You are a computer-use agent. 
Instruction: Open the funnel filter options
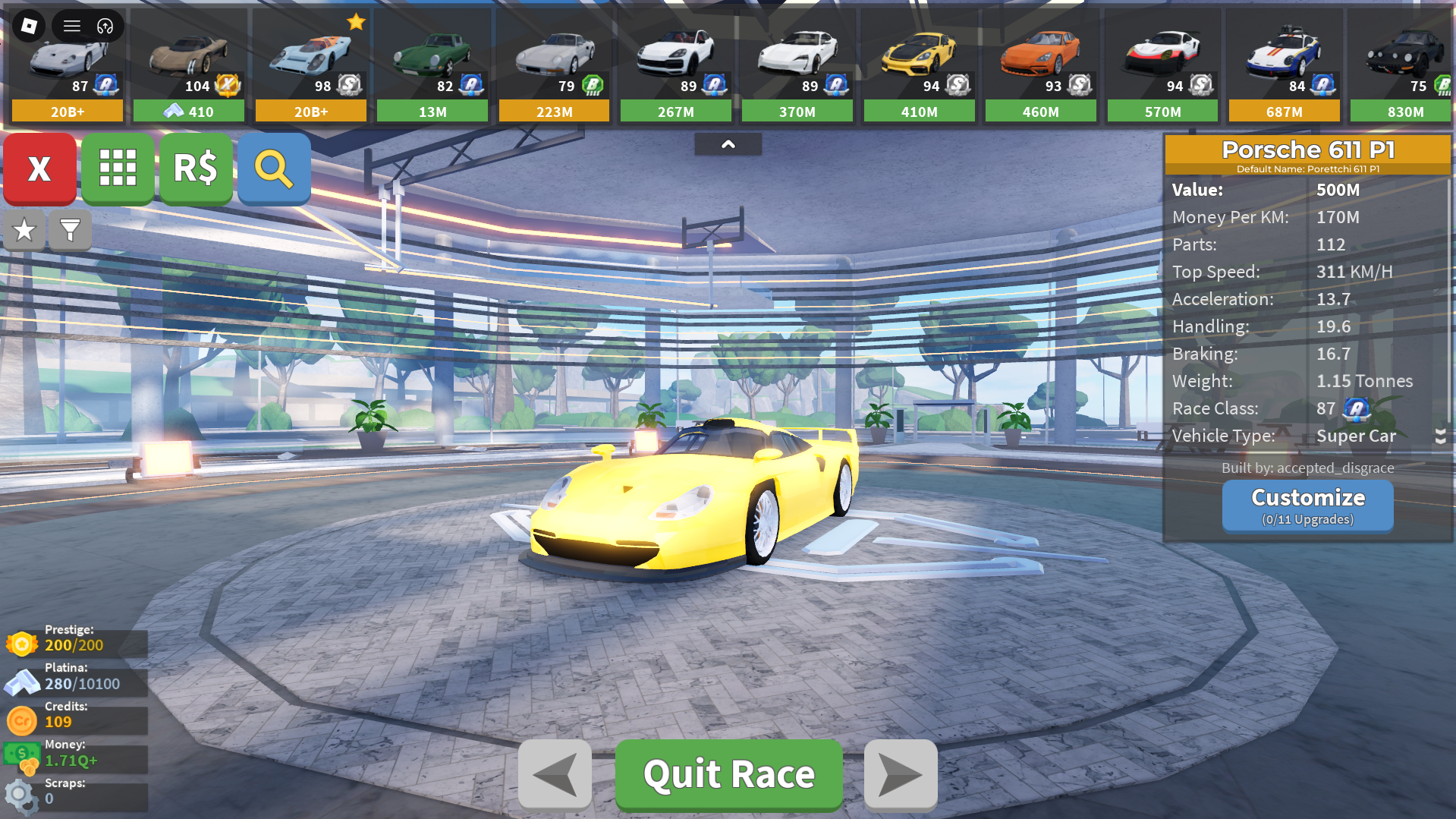70,230
